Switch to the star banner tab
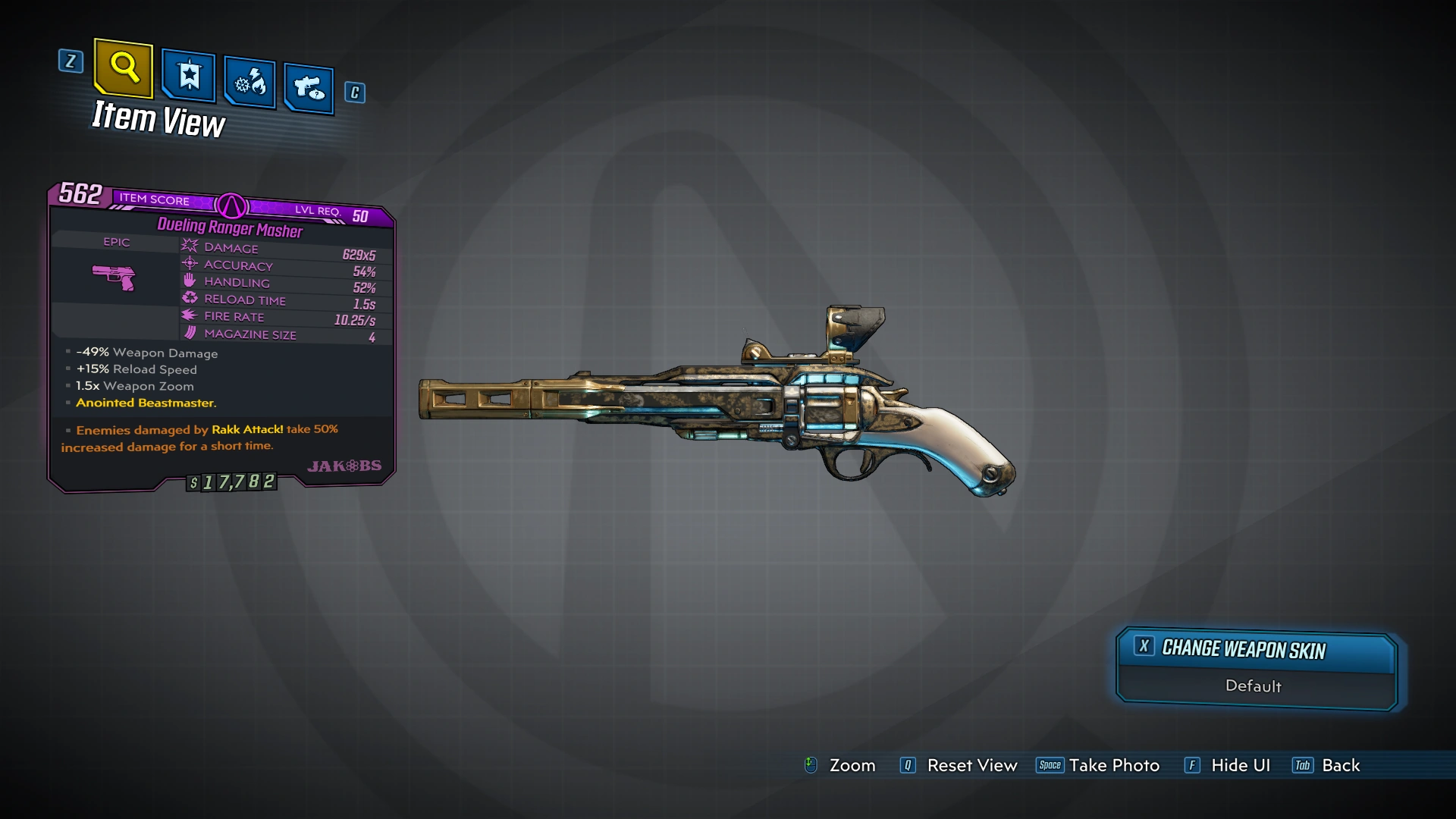 point(189,76)
